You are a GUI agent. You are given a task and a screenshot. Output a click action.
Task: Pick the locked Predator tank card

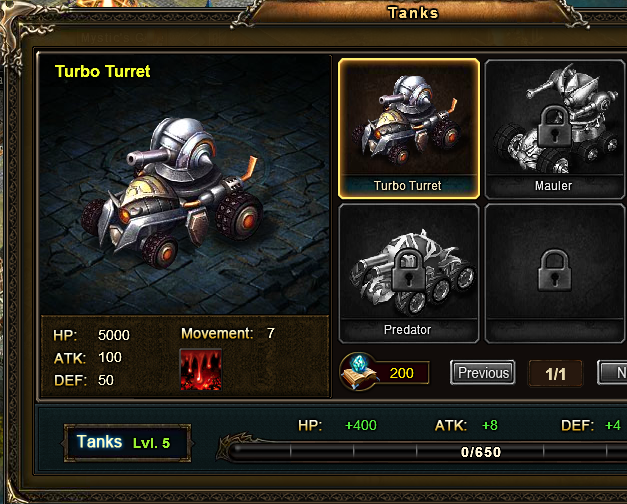point(408,272)
